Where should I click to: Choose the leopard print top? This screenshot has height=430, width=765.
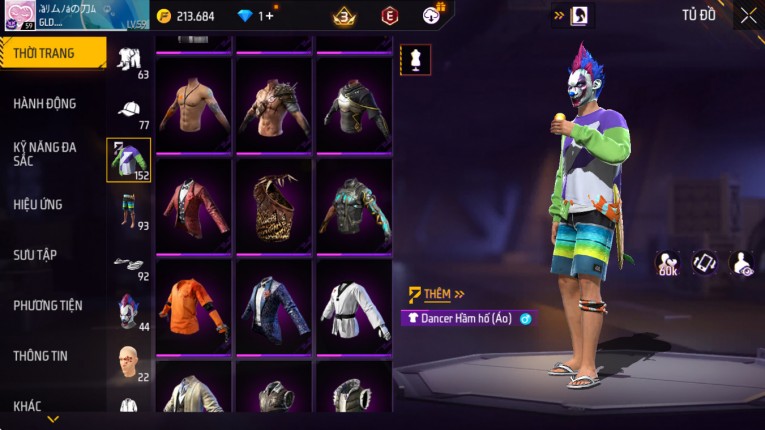click(274, 206)
